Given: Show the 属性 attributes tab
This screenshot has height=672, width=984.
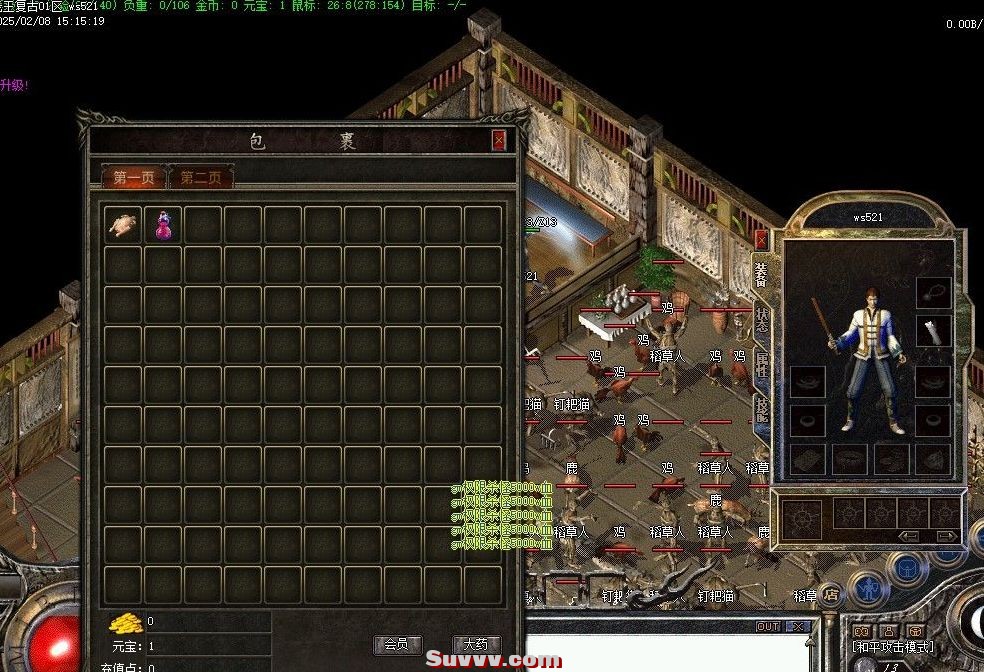Looking at the screenshot, I should [x=762, y=365].
